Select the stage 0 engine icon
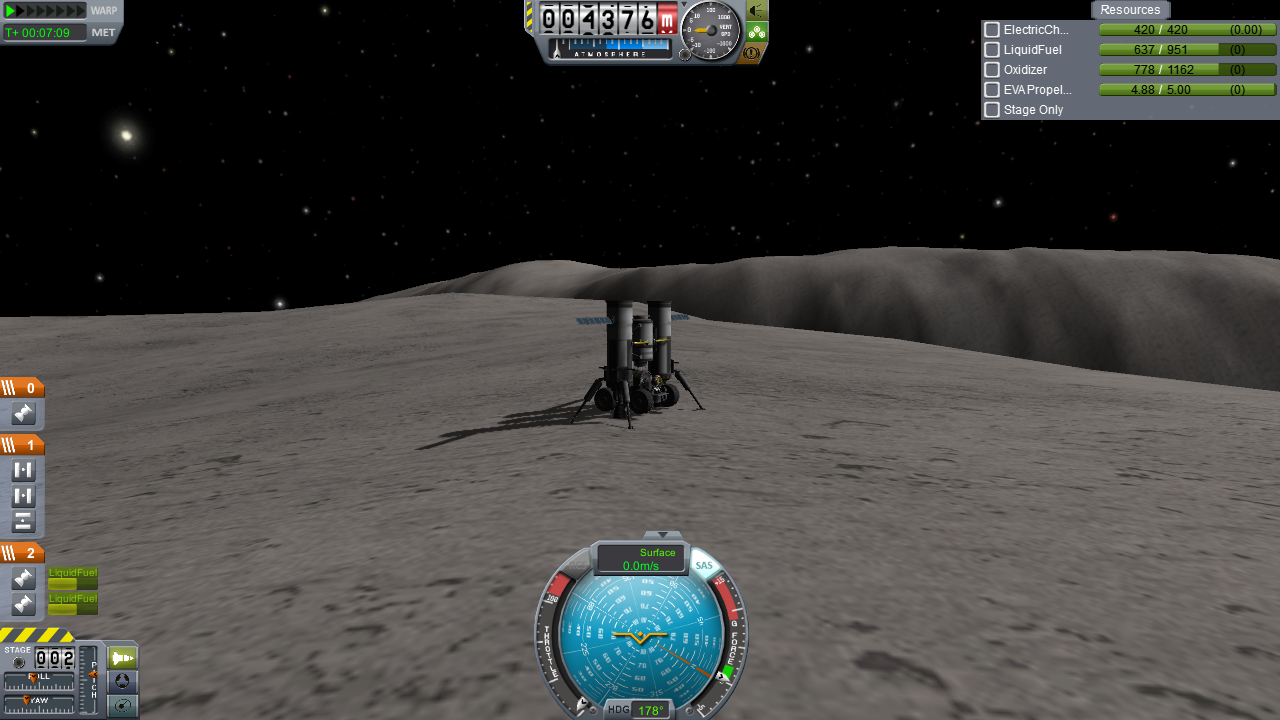Image resolution: width=1280 pixels, height=720 pixels. point(23,414)
